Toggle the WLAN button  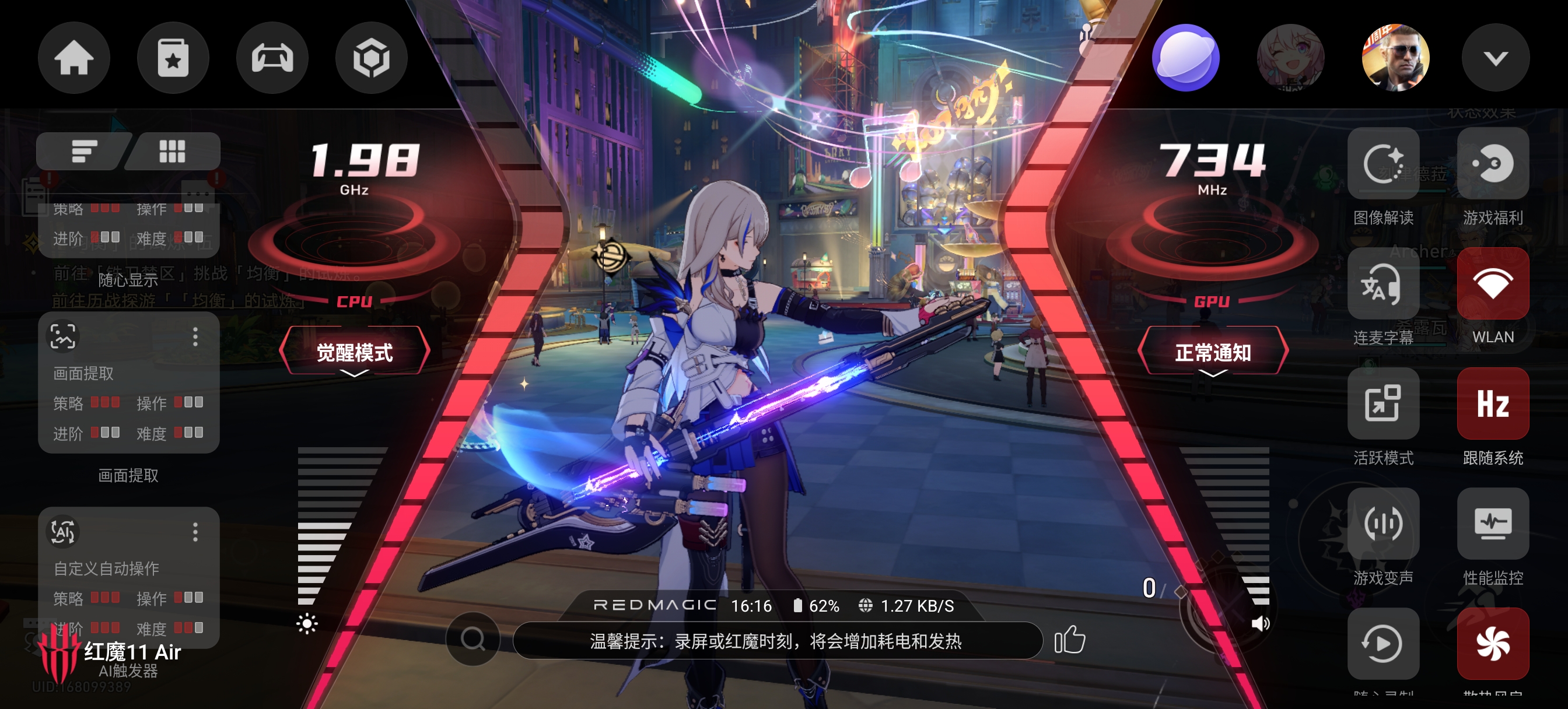click(x=1493, y=284)
